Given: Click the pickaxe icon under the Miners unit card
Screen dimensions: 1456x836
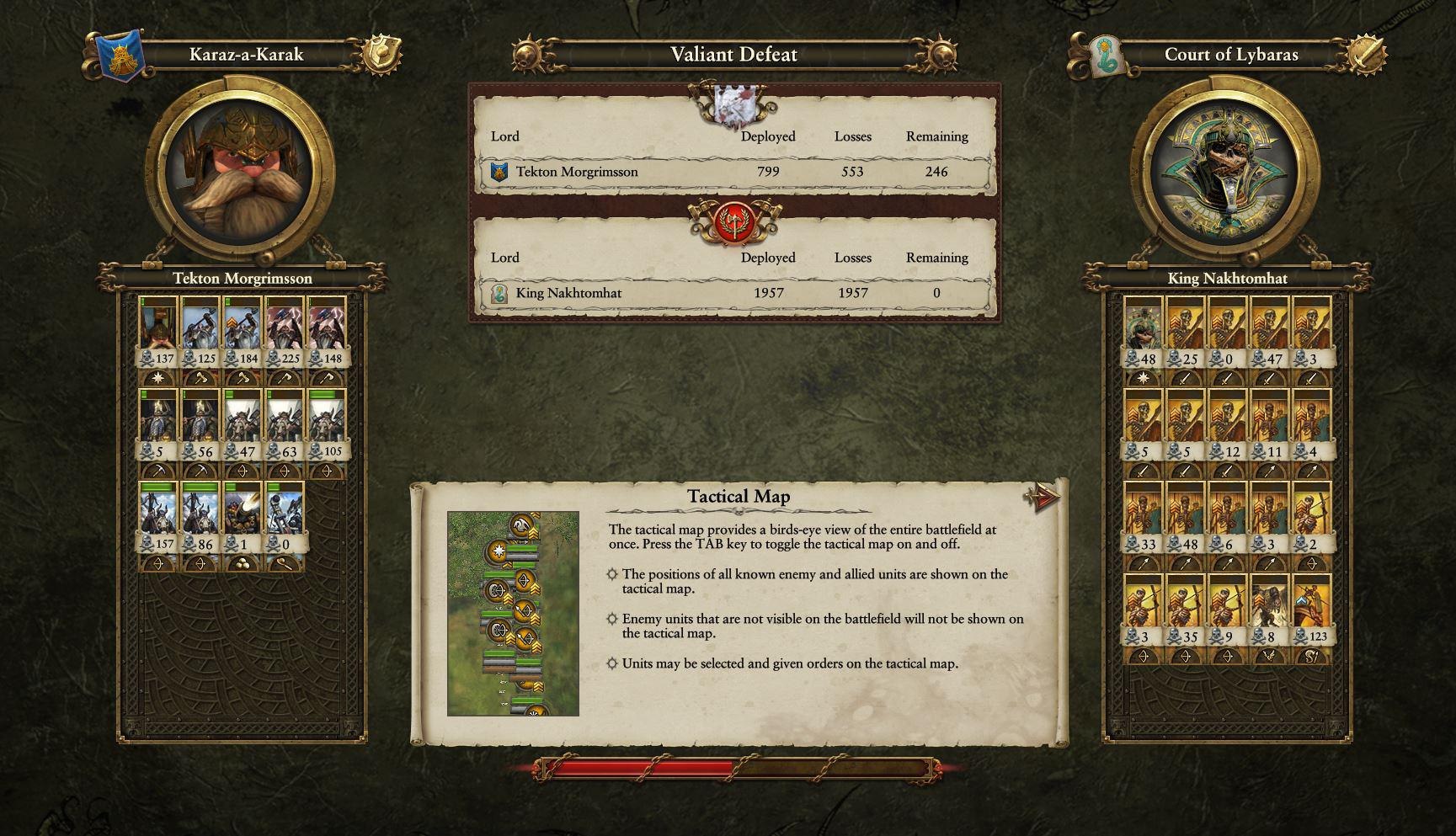Looking at the screenshot, I should click(x=159, y=470).
